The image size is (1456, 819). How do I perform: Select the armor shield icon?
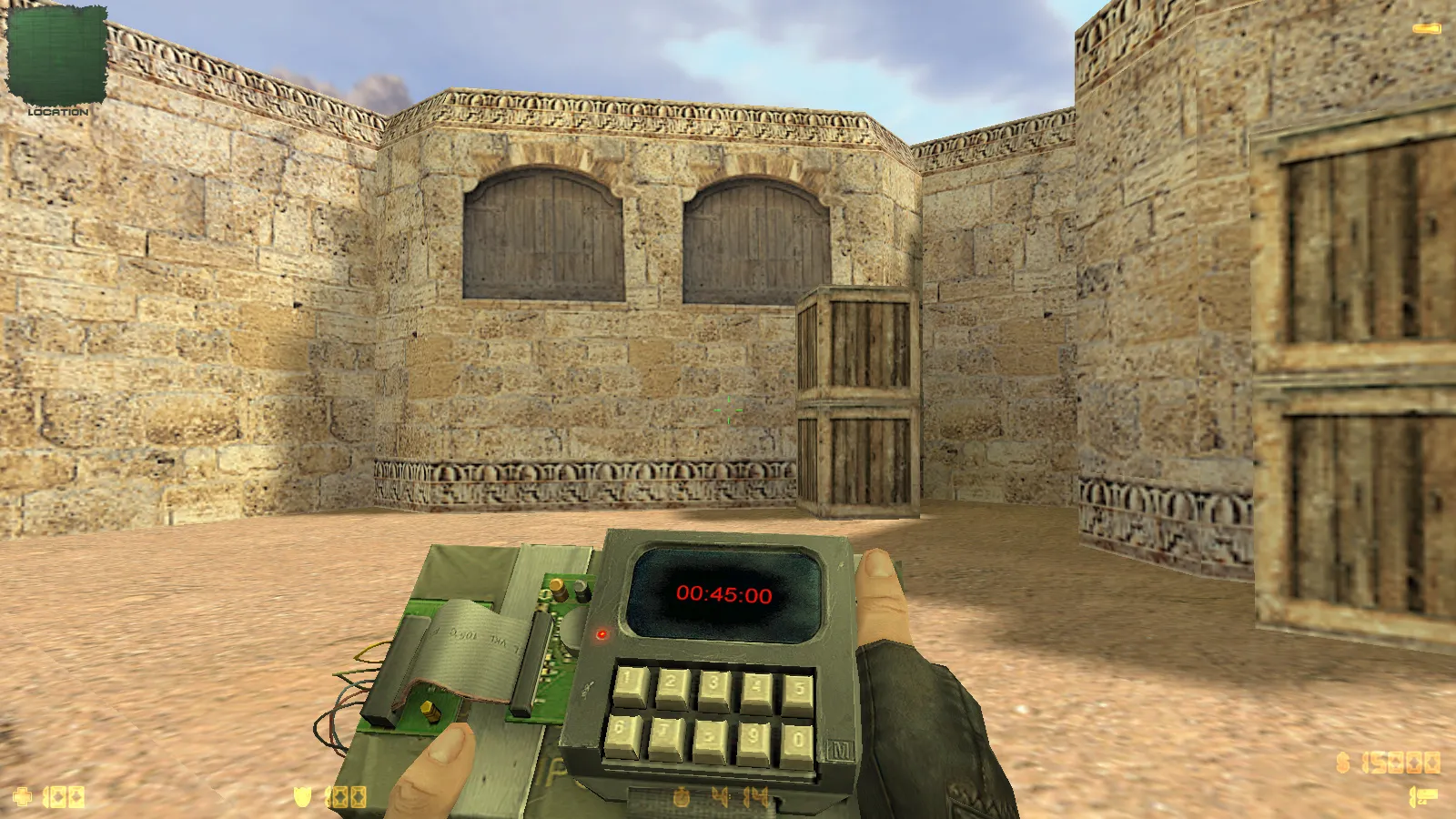303,796
